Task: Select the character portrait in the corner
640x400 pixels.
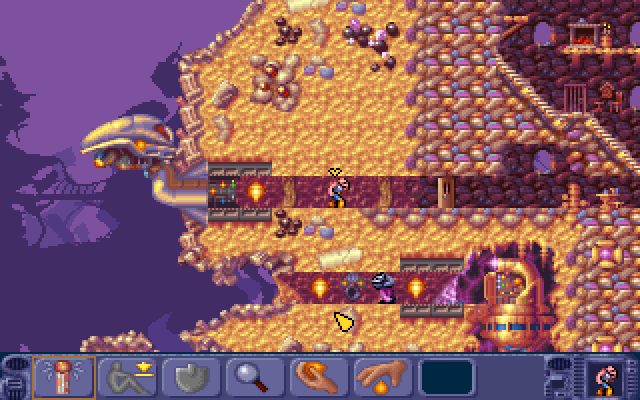Action: coord(604,377)
